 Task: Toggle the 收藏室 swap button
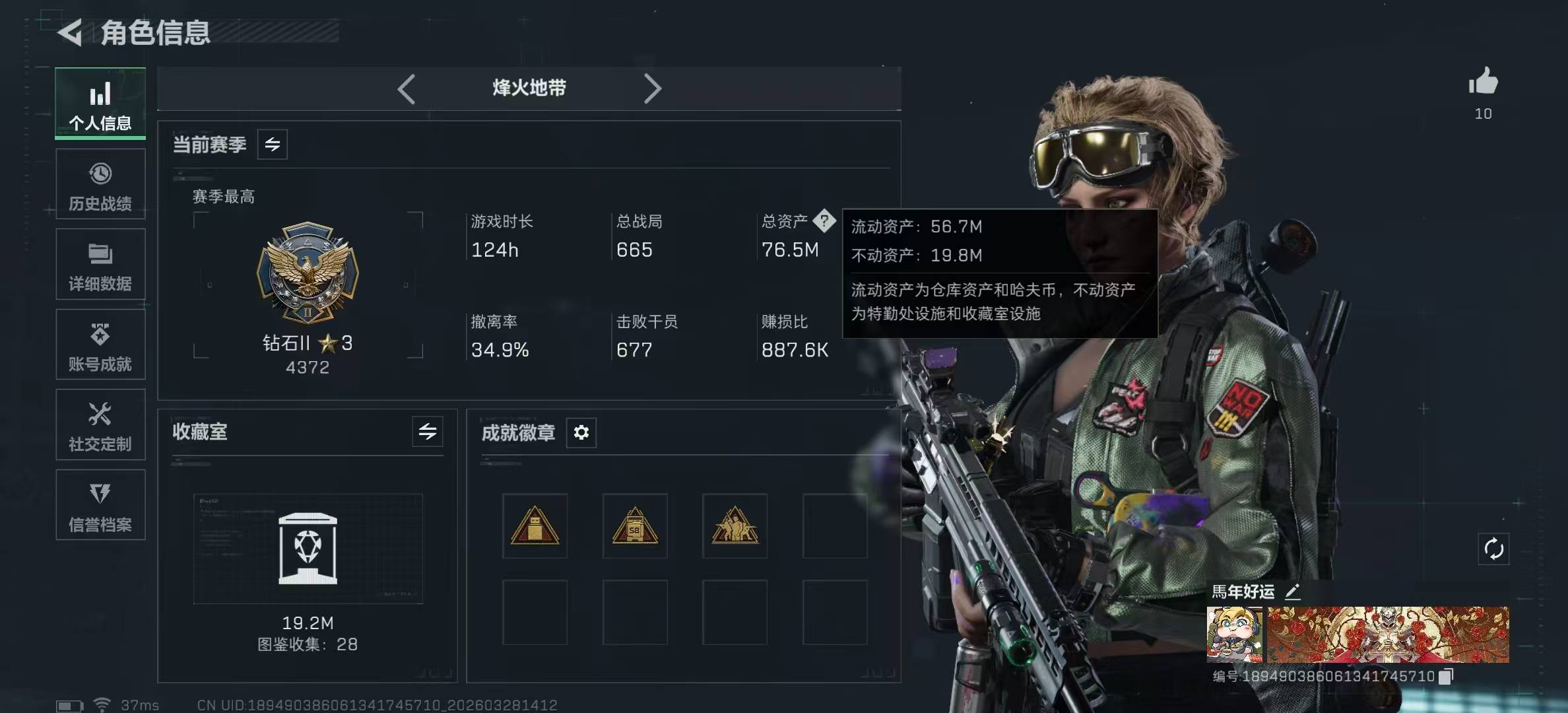[x=428, y=432]
